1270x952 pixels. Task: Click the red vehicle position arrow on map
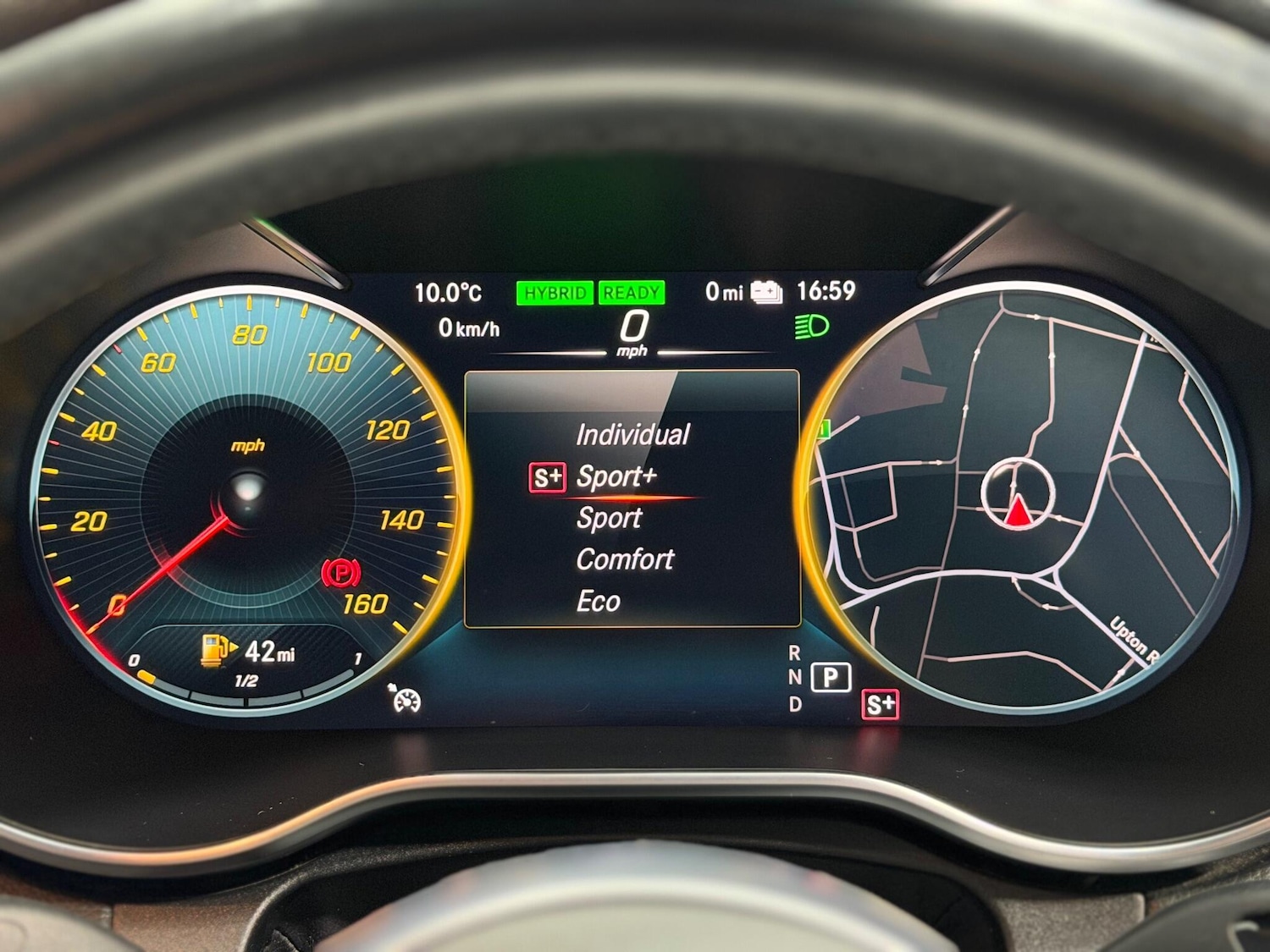(x=1019, y=512)
